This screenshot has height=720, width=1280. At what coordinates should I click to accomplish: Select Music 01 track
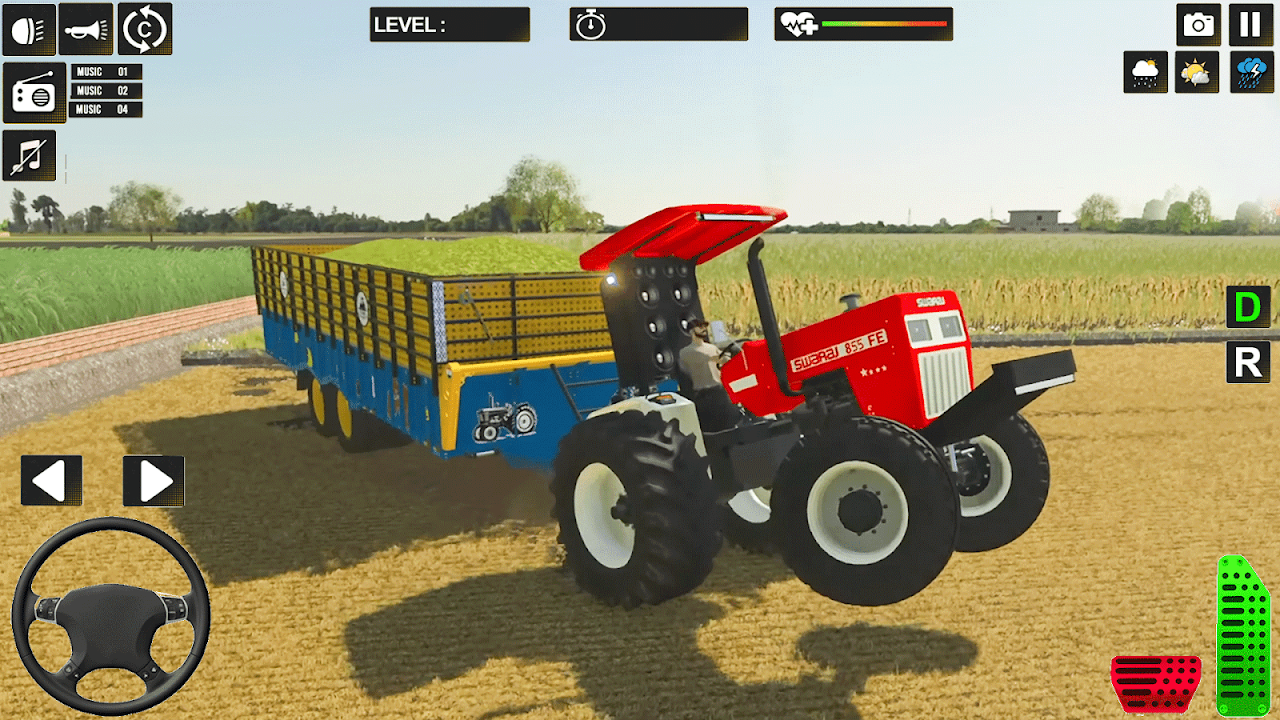tap(106, 72)
